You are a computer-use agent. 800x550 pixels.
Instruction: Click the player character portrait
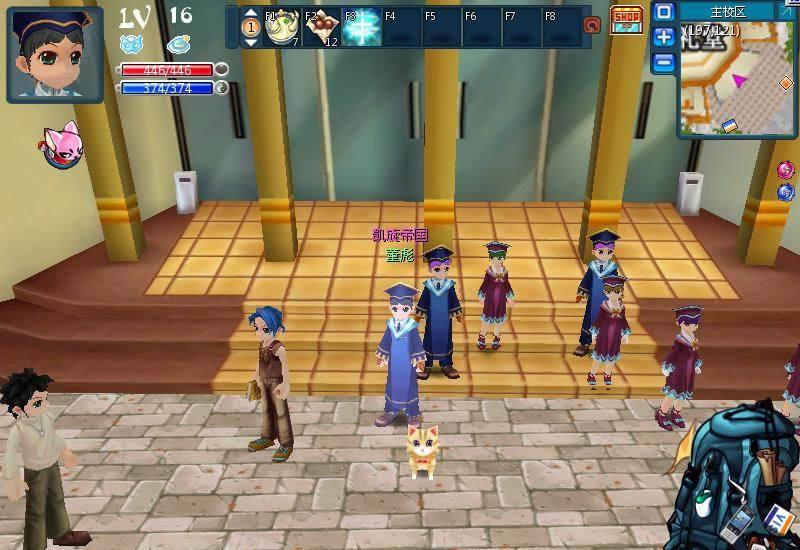click(54, 53)
